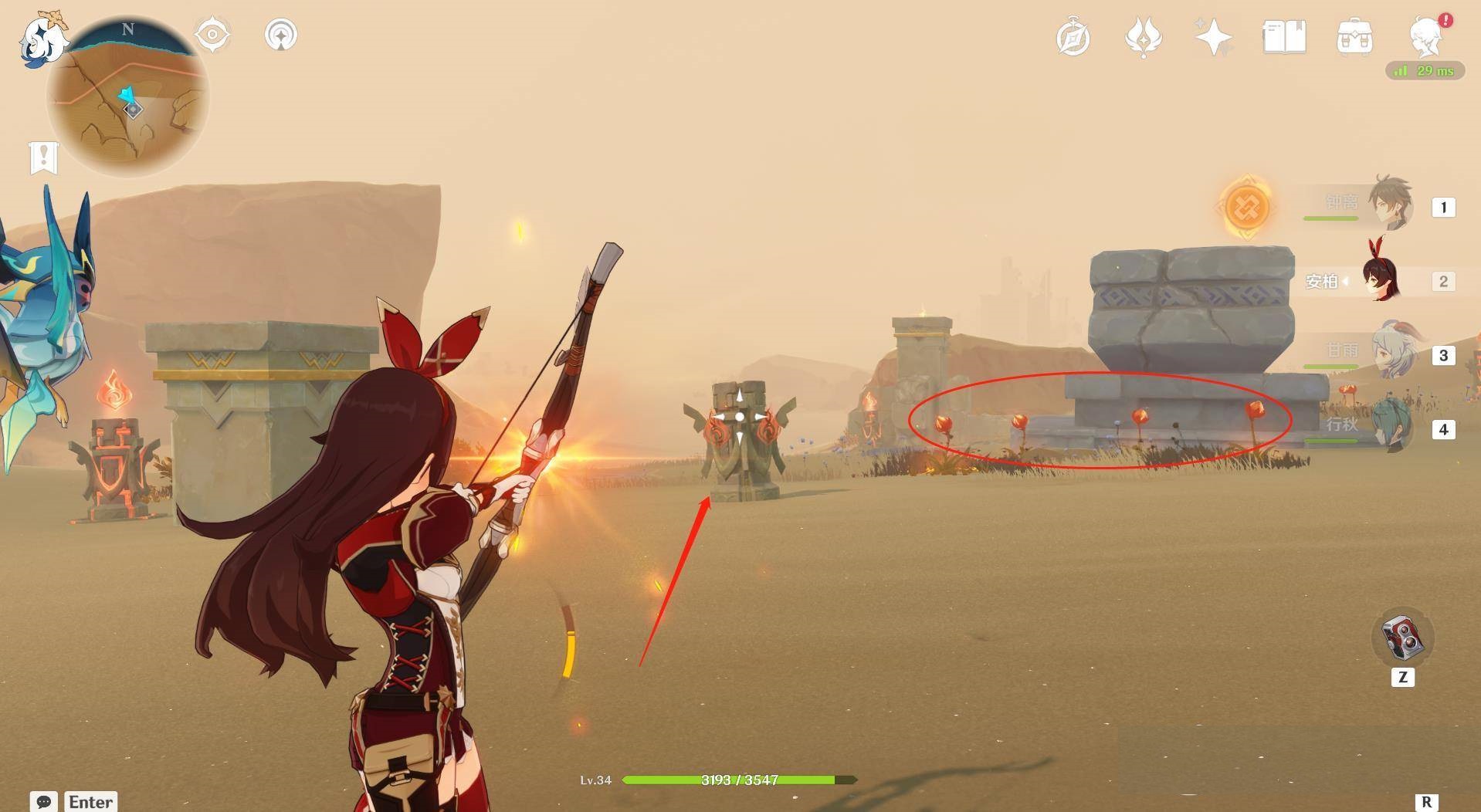The image size is (1481, 812).
Task: Open the open-book tutorial icon
Action: [x=1284, y=37]
